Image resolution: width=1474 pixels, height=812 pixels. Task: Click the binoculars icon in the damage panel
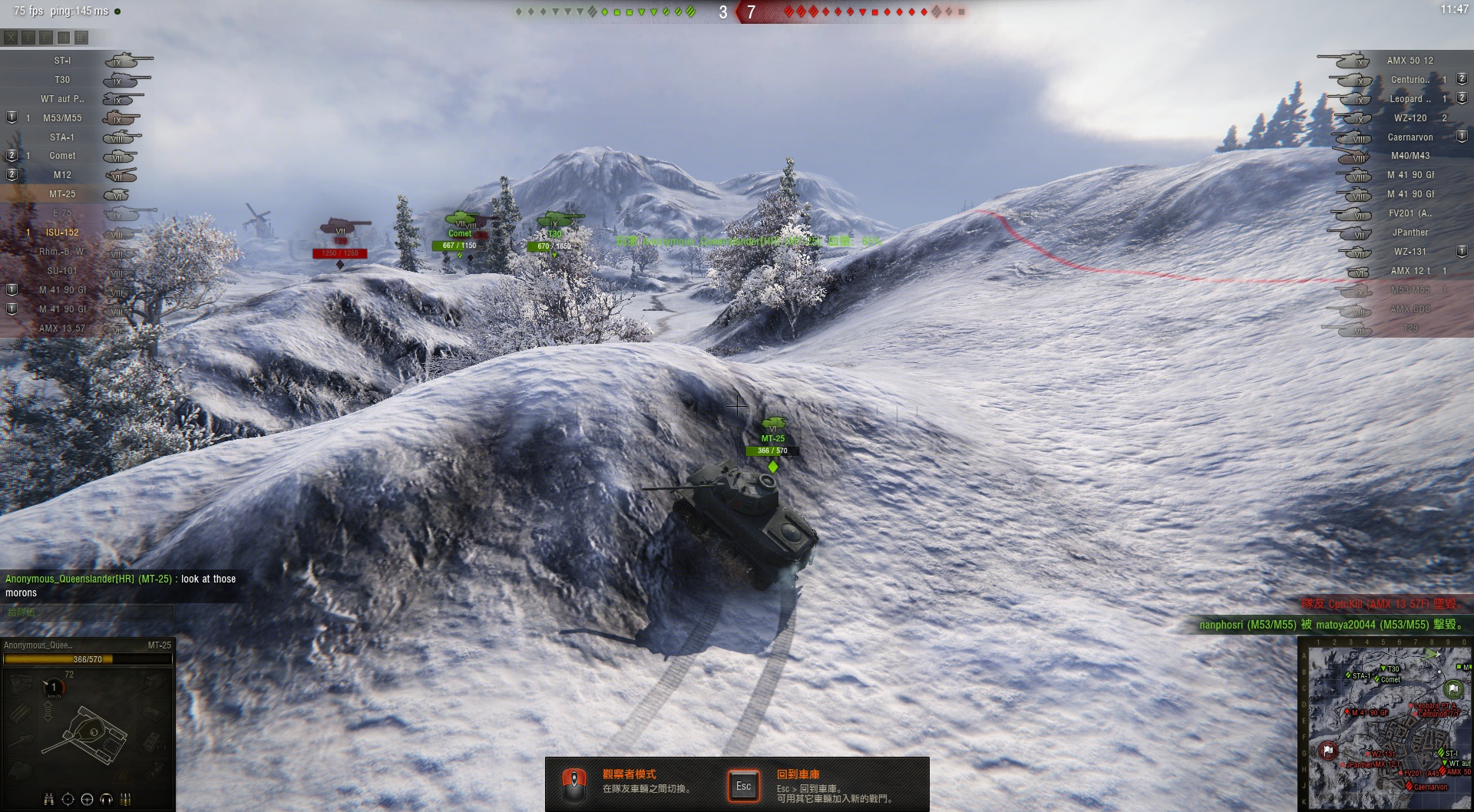tap(49, 800)
